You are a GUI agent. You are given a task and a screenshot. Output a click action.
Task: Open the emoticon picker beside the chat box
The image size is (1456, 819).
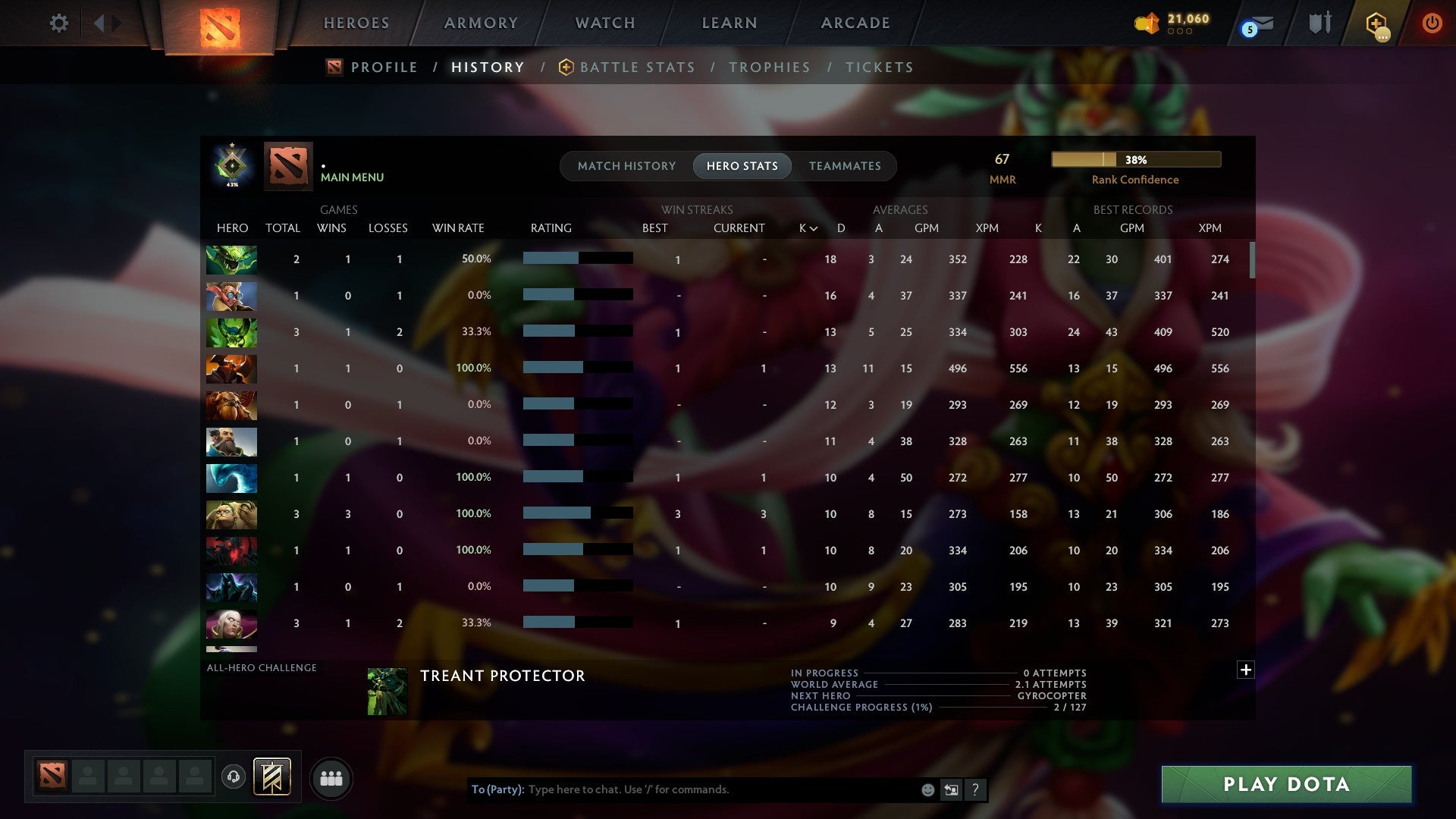(x=927, y=789)
